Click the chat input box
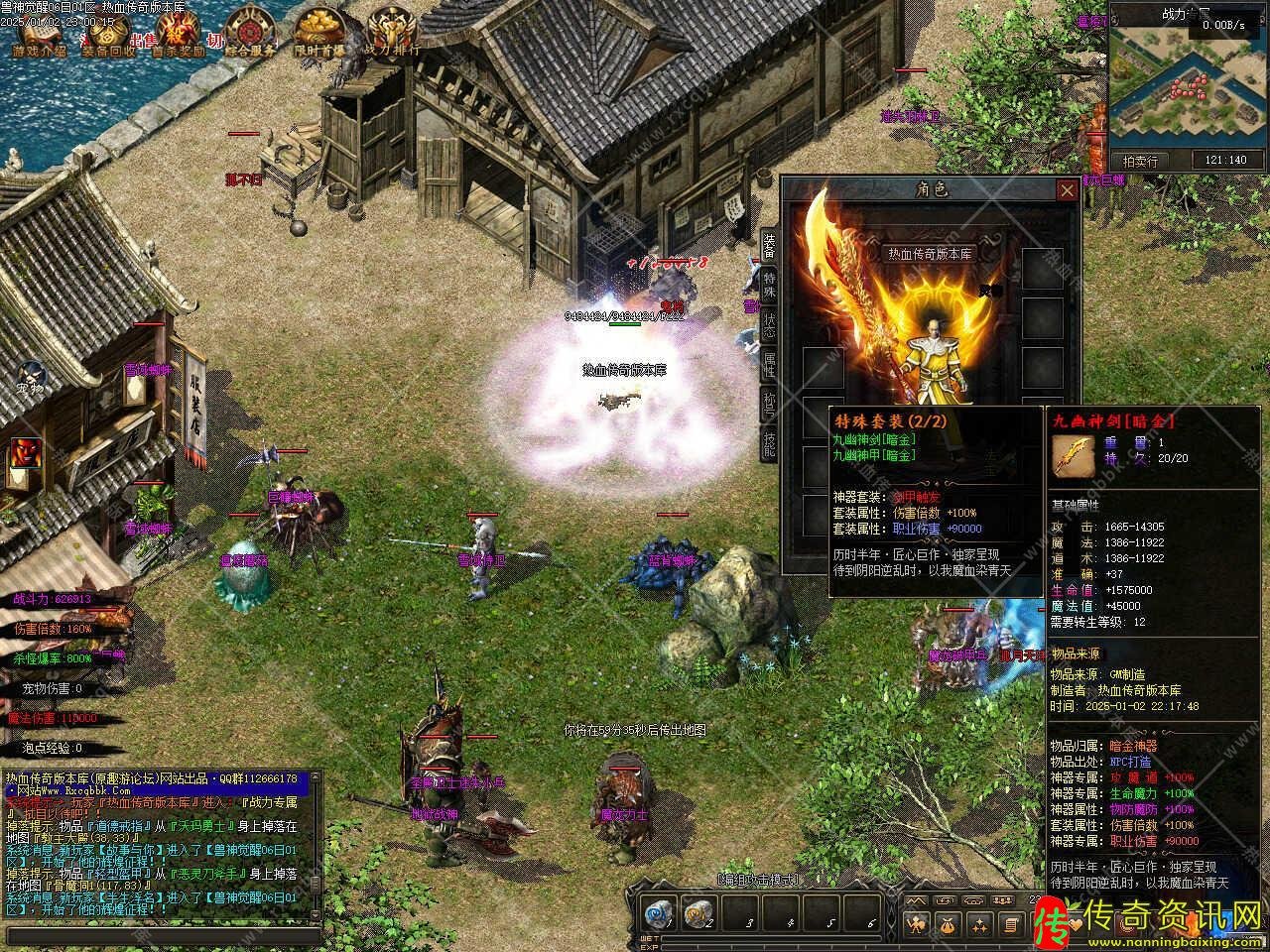 pyautogui.click(x=164, y=935)
